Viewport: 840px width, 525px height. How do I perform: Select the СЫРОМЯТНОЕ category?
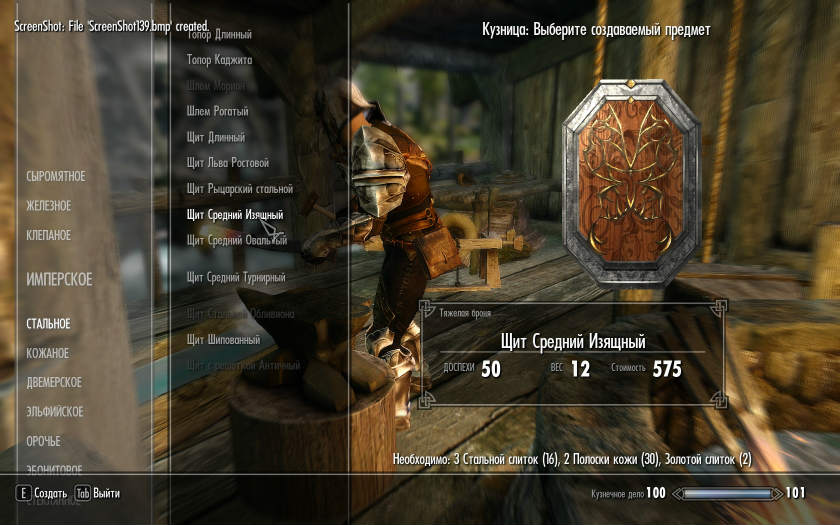pos(56,177)
